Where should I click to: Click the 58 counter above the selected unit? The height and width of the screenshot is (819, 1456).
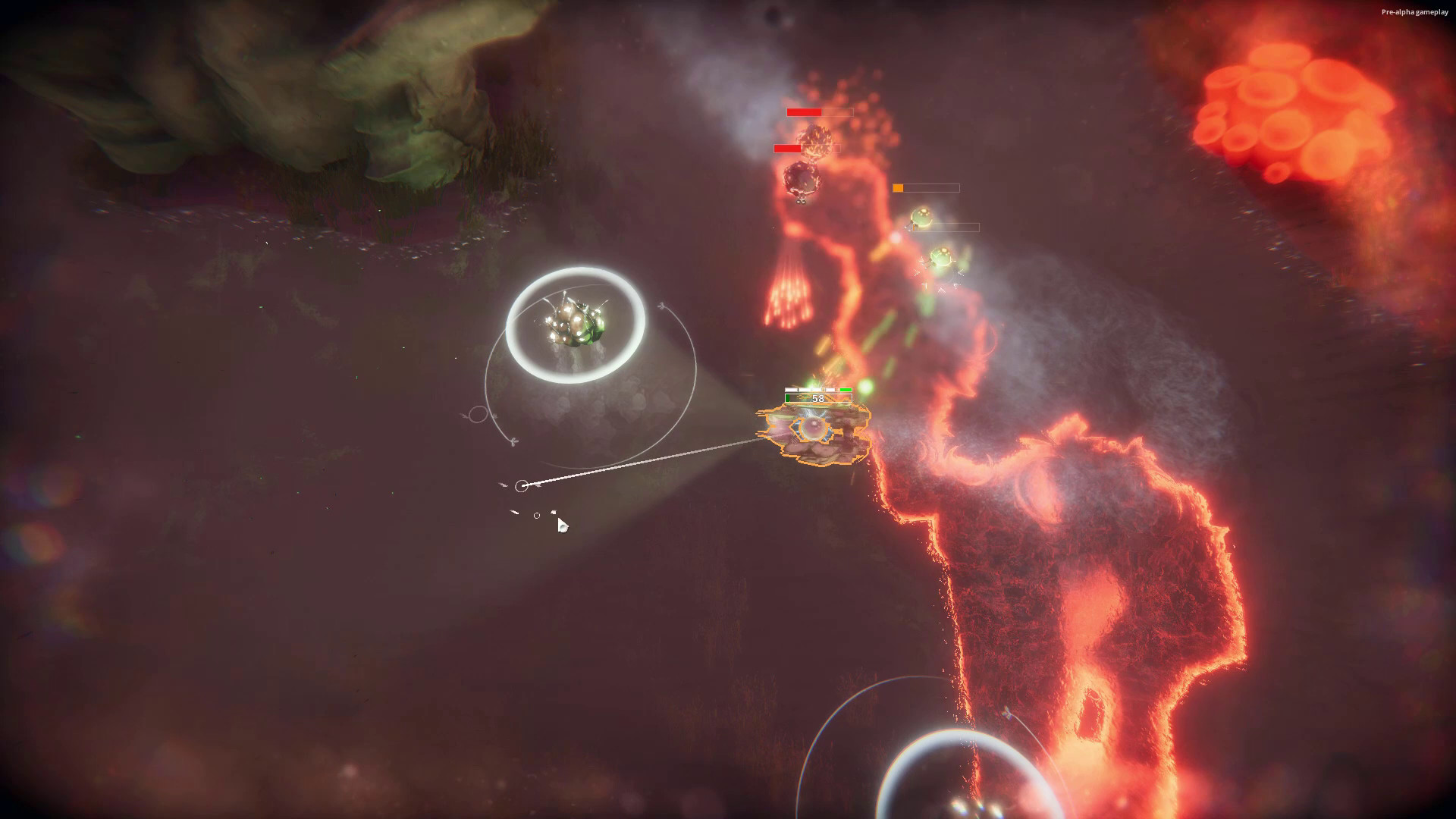[818, 398]
